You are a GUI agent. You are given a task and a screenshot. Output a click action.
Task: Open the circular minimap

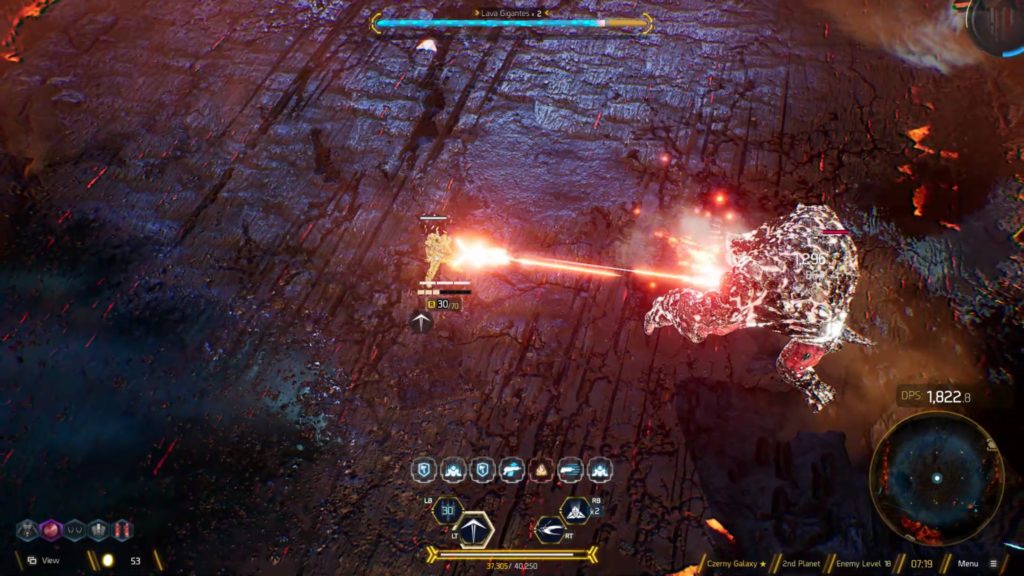pos(936,478)
